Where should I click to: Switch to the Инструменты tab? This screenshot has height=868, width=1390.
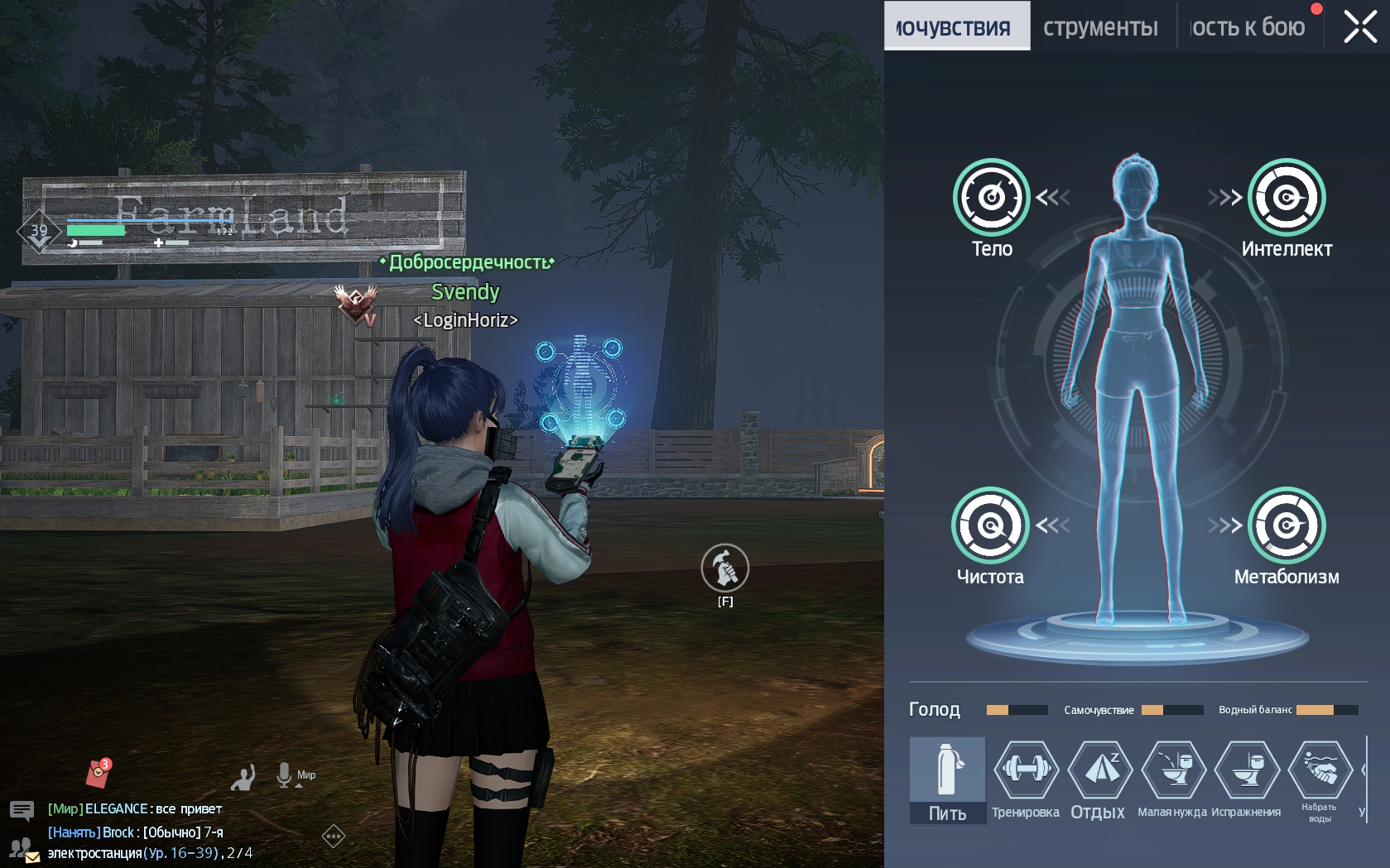[1100, 27]
